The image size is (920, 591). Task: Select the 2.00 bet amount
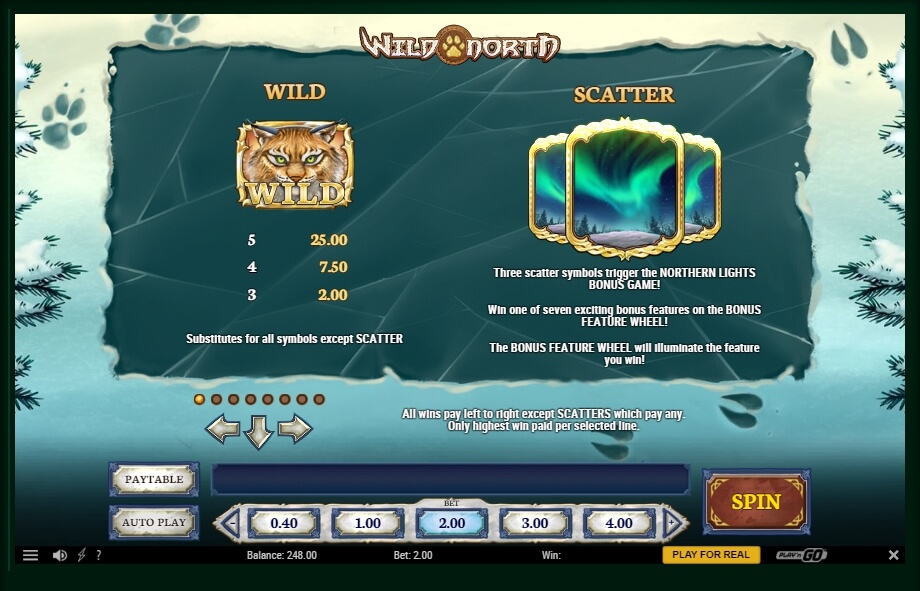(x=452, y=523)
